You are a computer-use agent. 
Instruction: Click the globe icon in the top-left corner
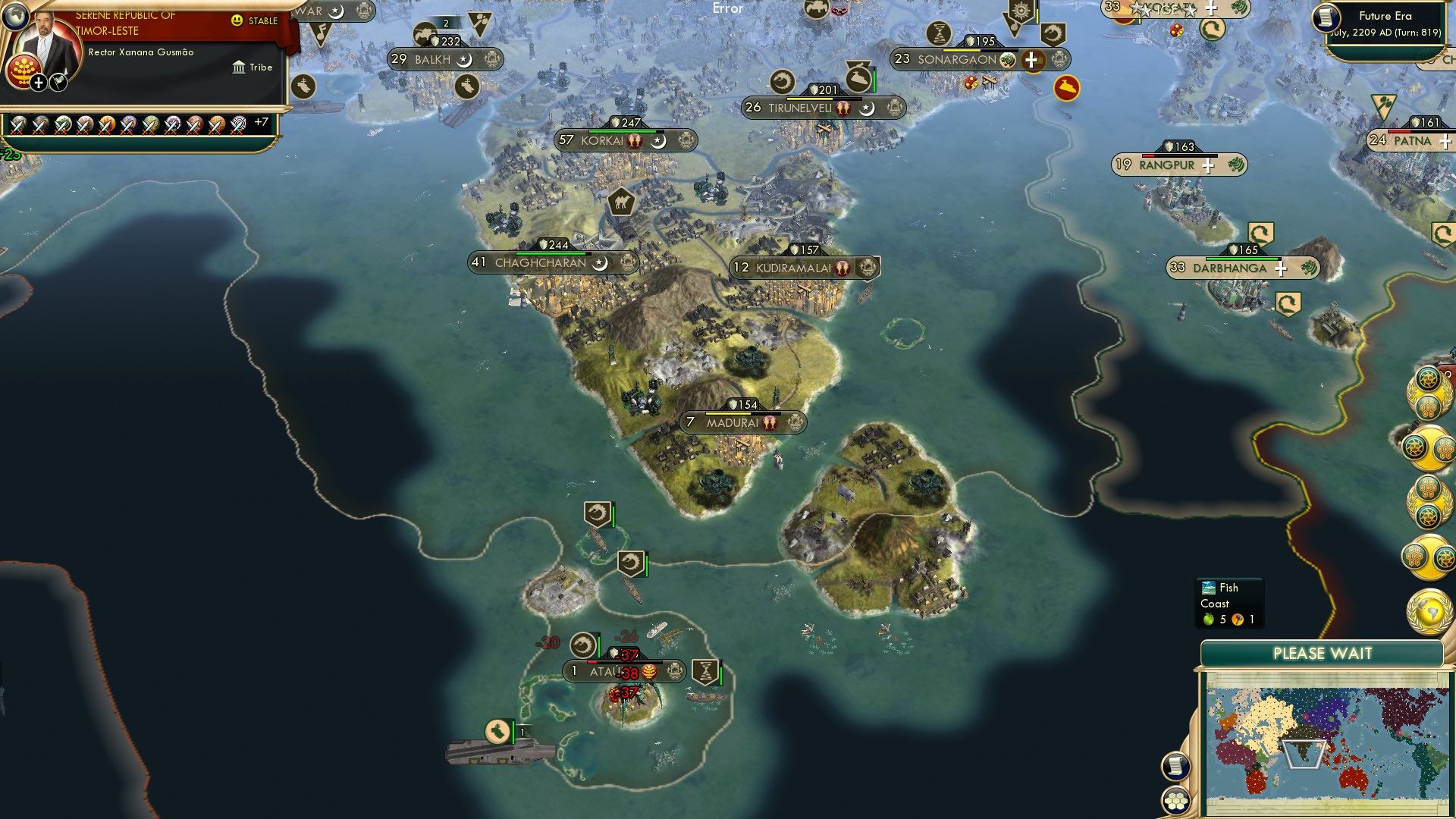[16, 17]
